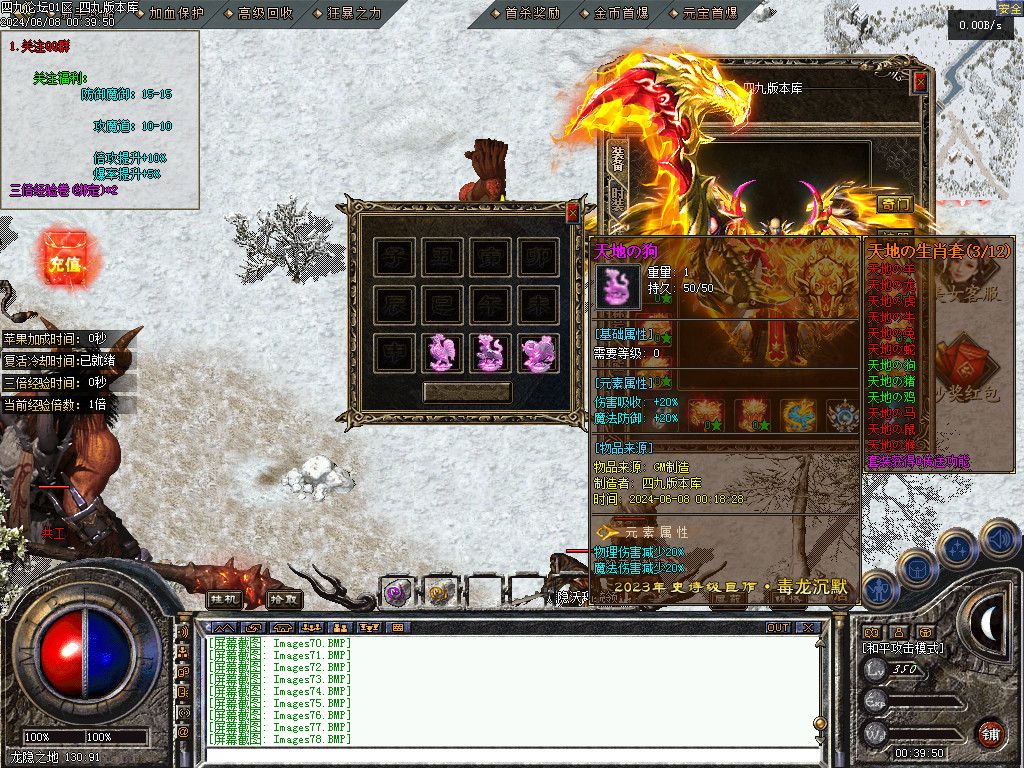Open the red 铺 shop button
The width and height of the screenshot is (1024, 768).
(x=990, y=734)
